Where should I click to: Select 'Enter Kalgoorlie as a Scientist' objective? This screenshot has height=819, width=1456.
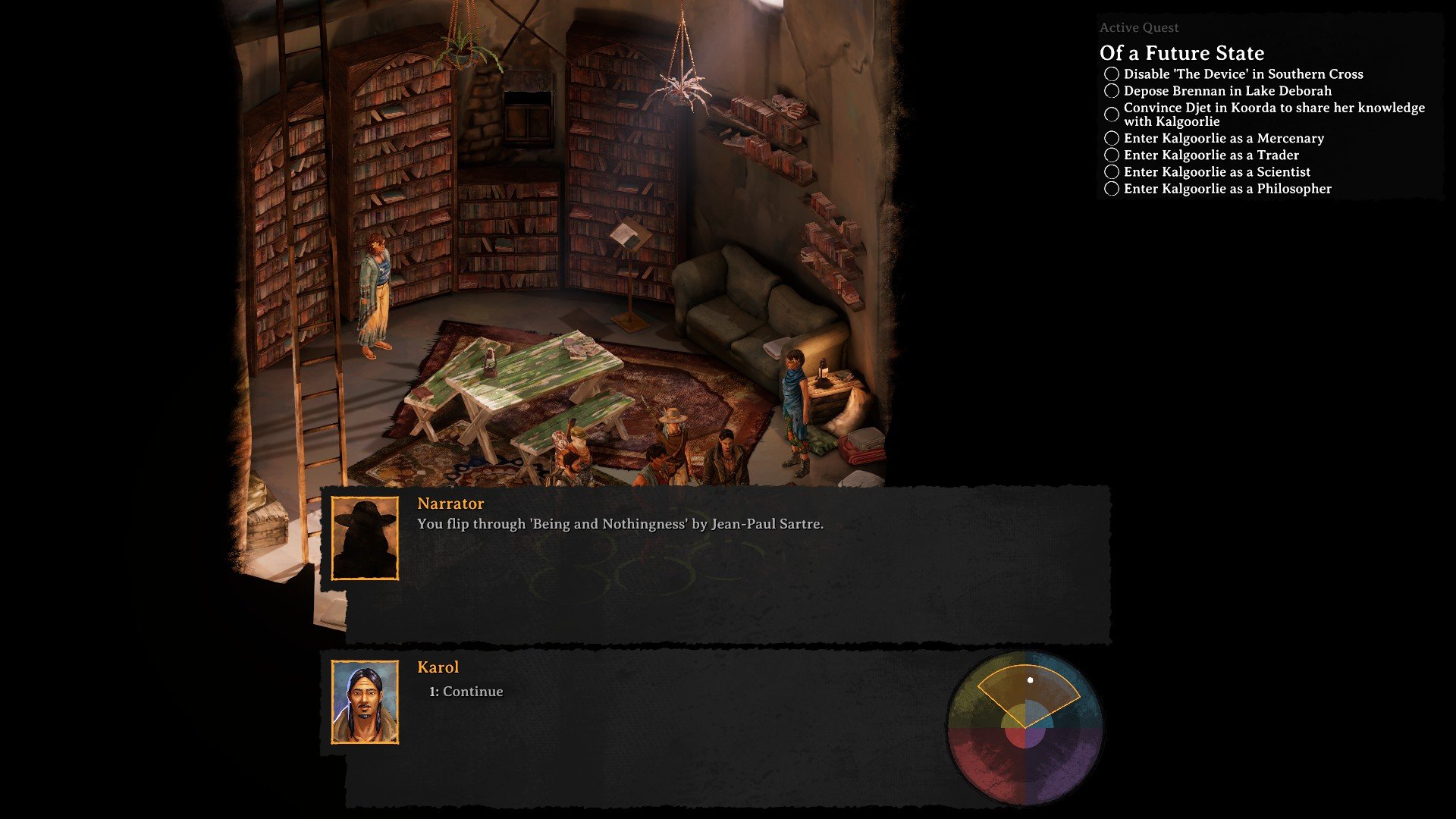[1216, 172]
